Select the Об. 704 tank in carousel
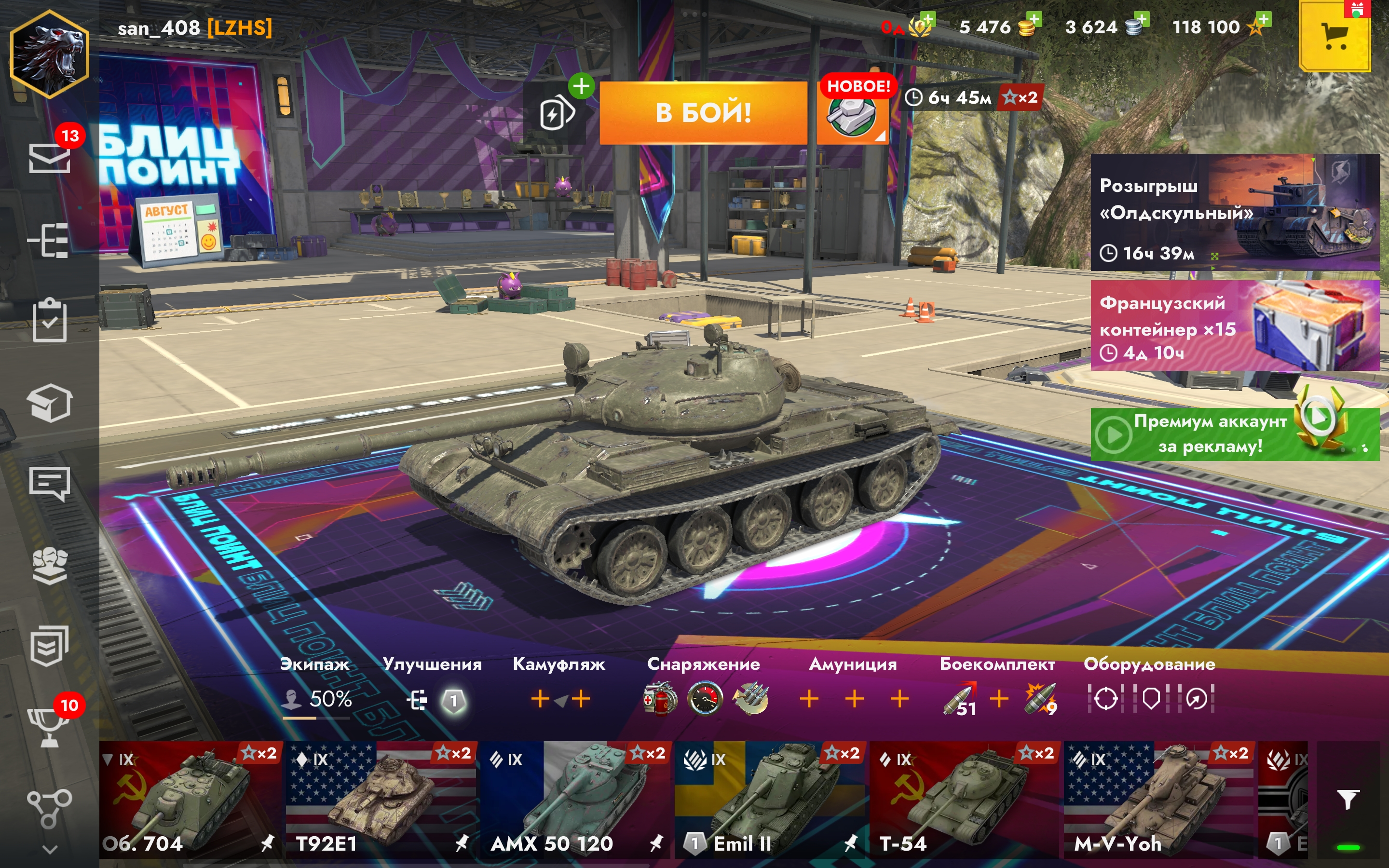The width and height of the screenshot is (1389, 868). click(x=190, y=799)
